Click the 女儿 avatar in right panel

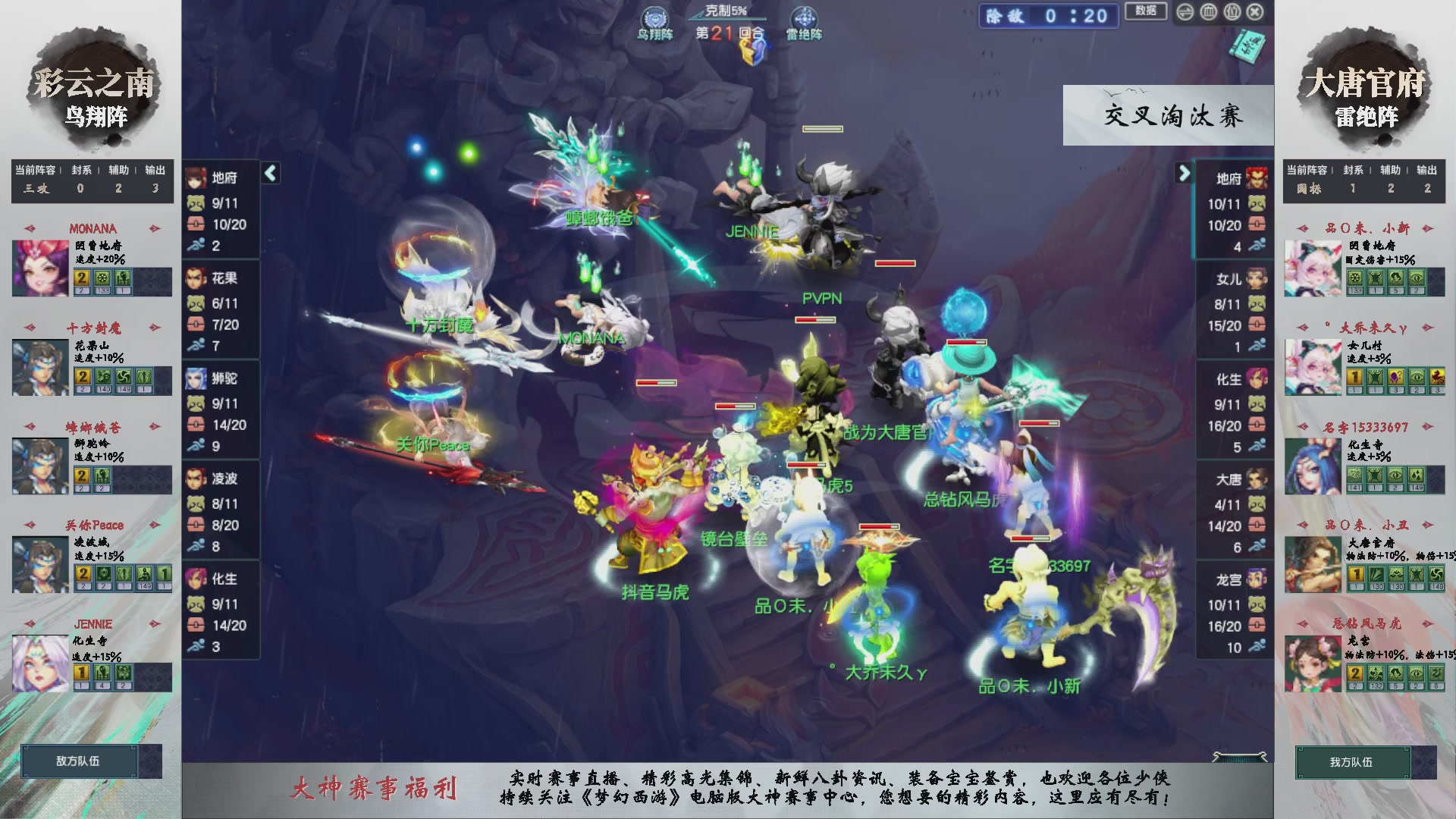(x=1257, y=279)
